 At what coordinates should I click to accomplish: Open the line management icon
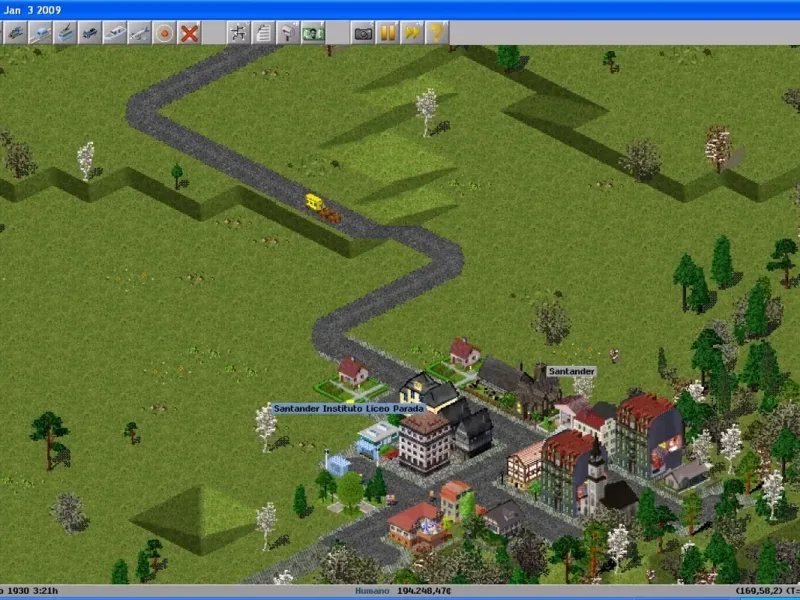coord(239,33)
